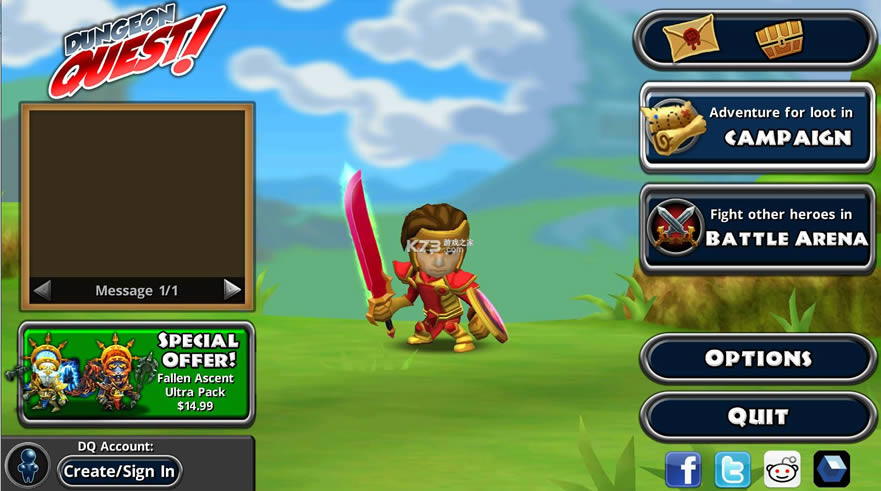View the Fallen Ascent Ultra Pack offer
The image size is (881, 491).
pos(136,373)
